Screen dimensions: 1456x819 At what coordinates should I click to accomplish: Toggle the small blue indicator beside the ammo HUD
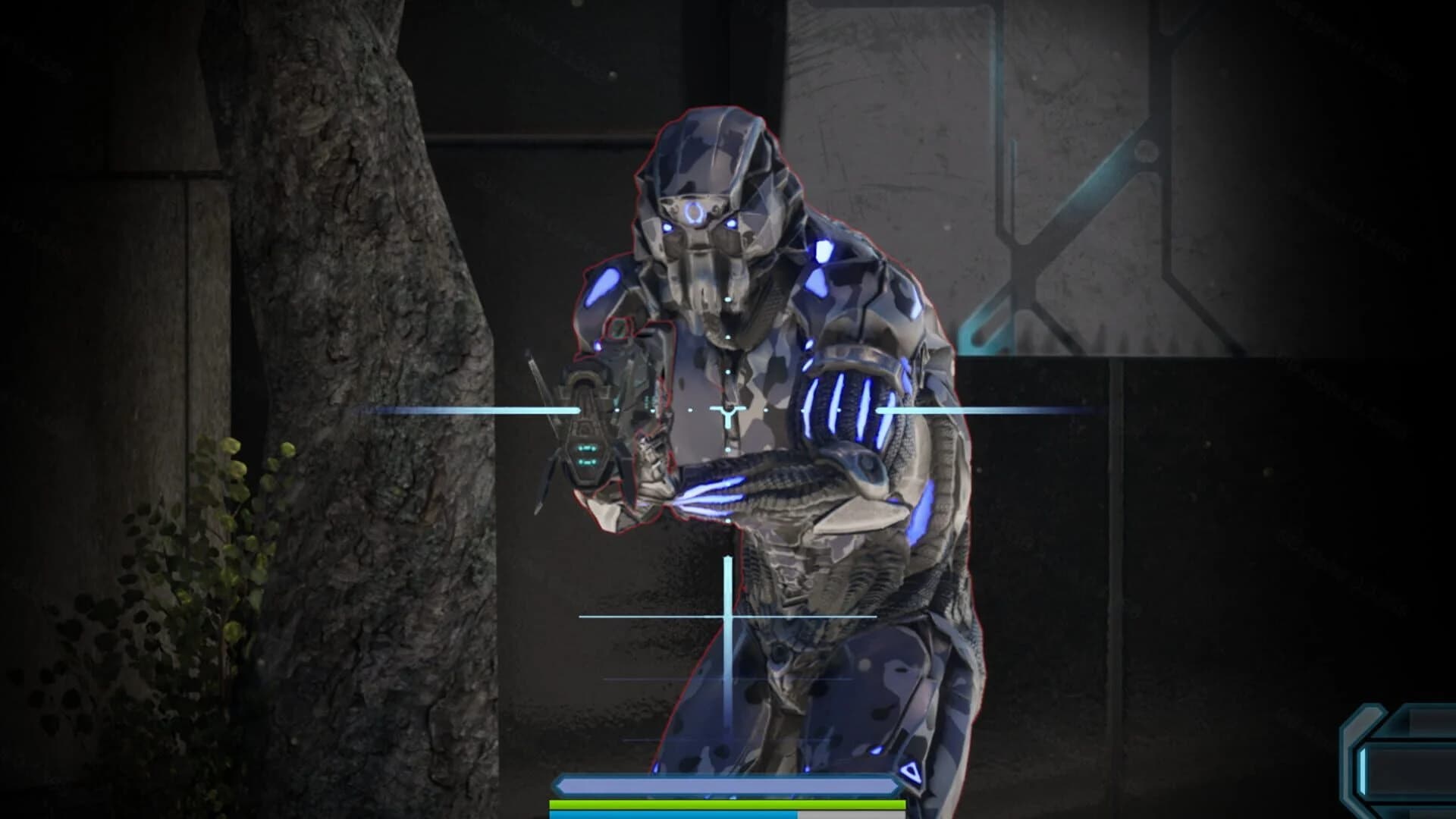pos(1362,770)
